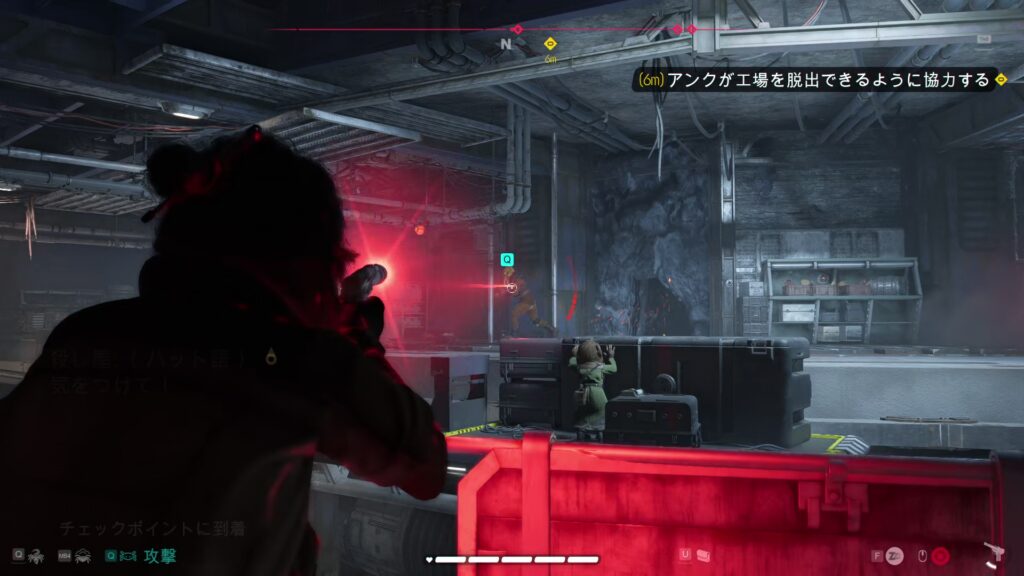
Task: Click the yellow objective marker on the compass
Action: (x=549, y=44)
